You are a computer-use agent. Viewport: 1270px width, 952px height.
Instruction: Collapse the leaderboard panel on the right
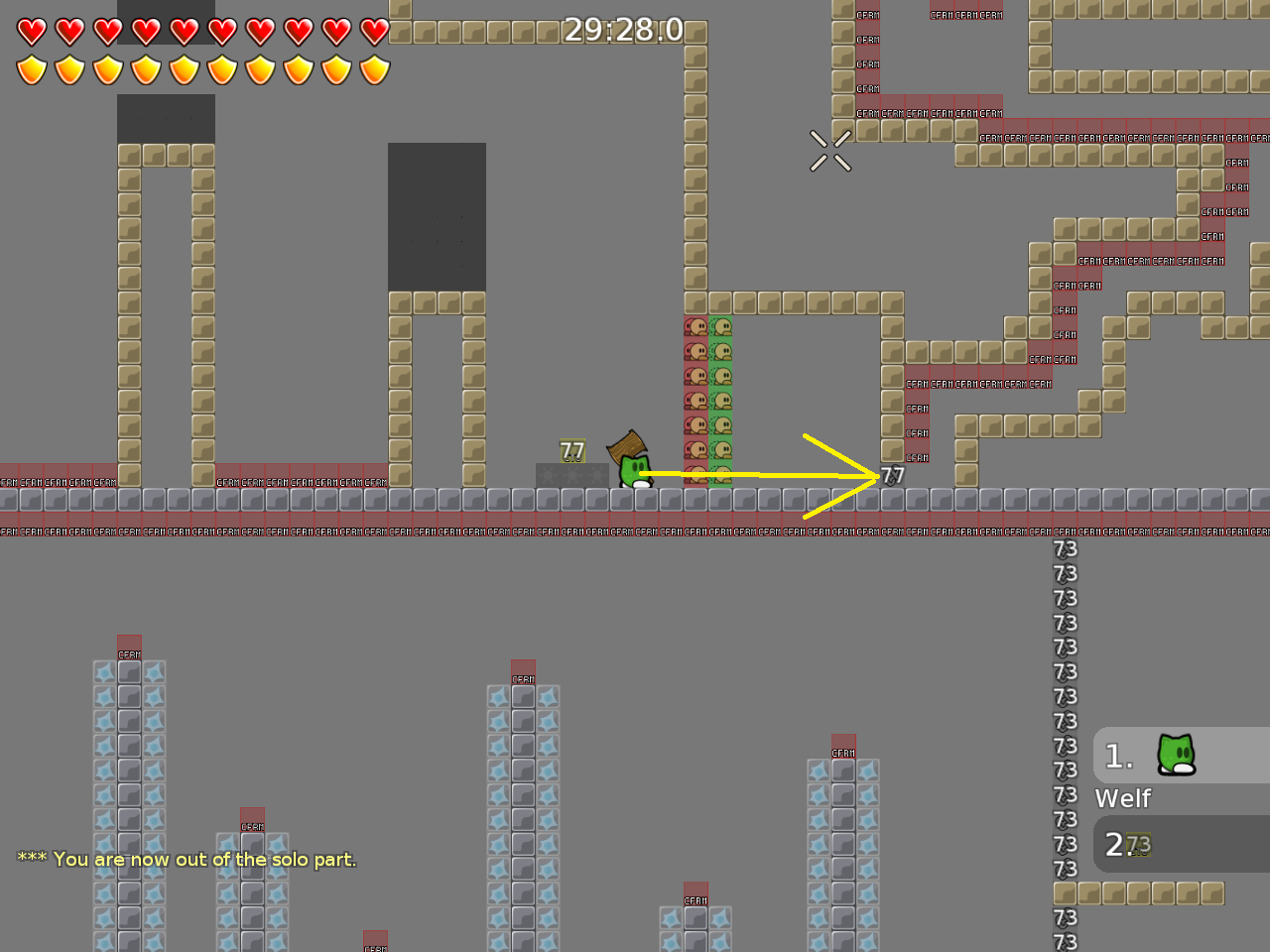[x=1181, y=796]
